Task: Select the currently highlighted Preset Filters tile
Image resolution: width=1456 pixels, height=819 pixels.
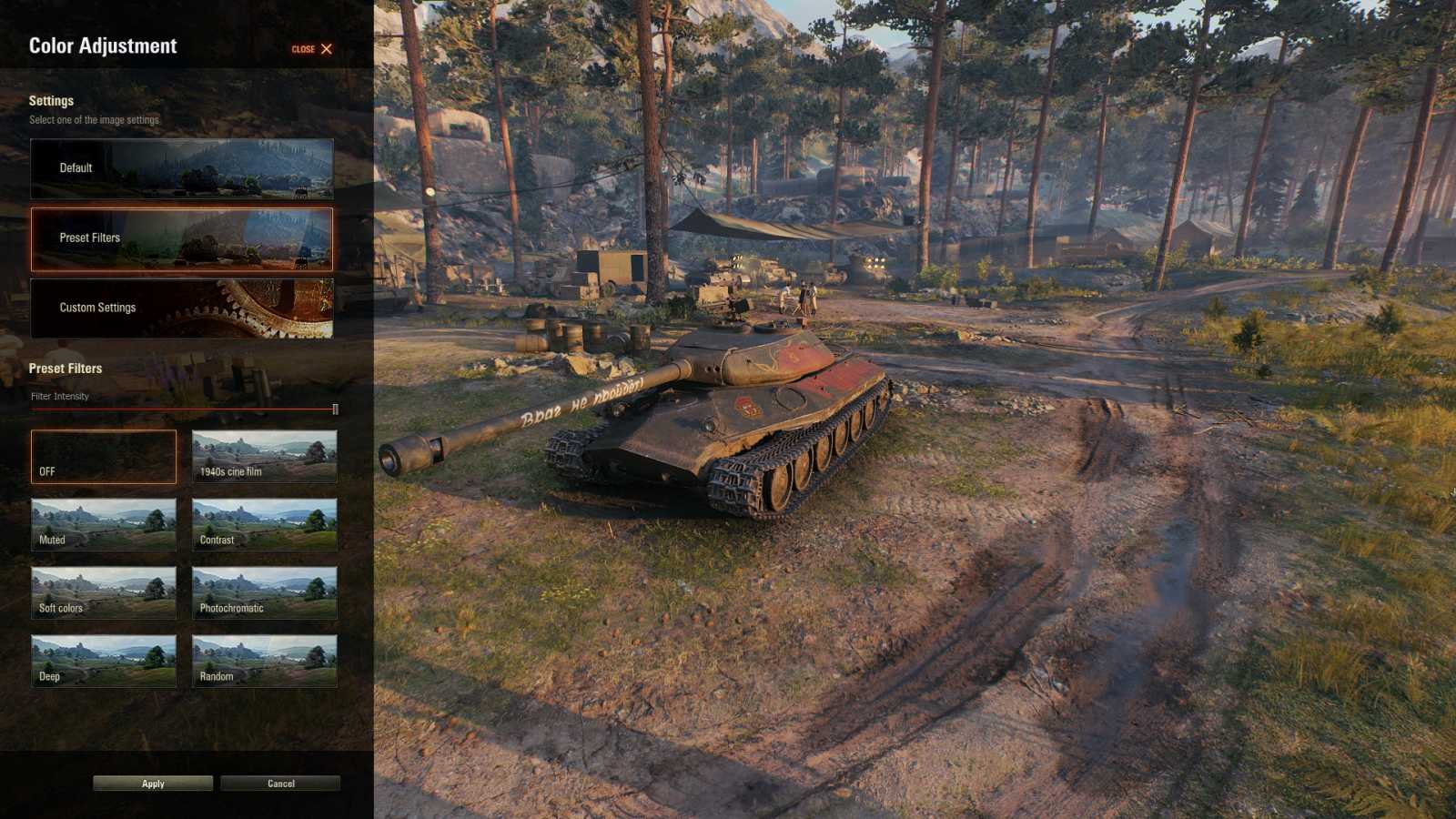Action: [x=182, y=238]
